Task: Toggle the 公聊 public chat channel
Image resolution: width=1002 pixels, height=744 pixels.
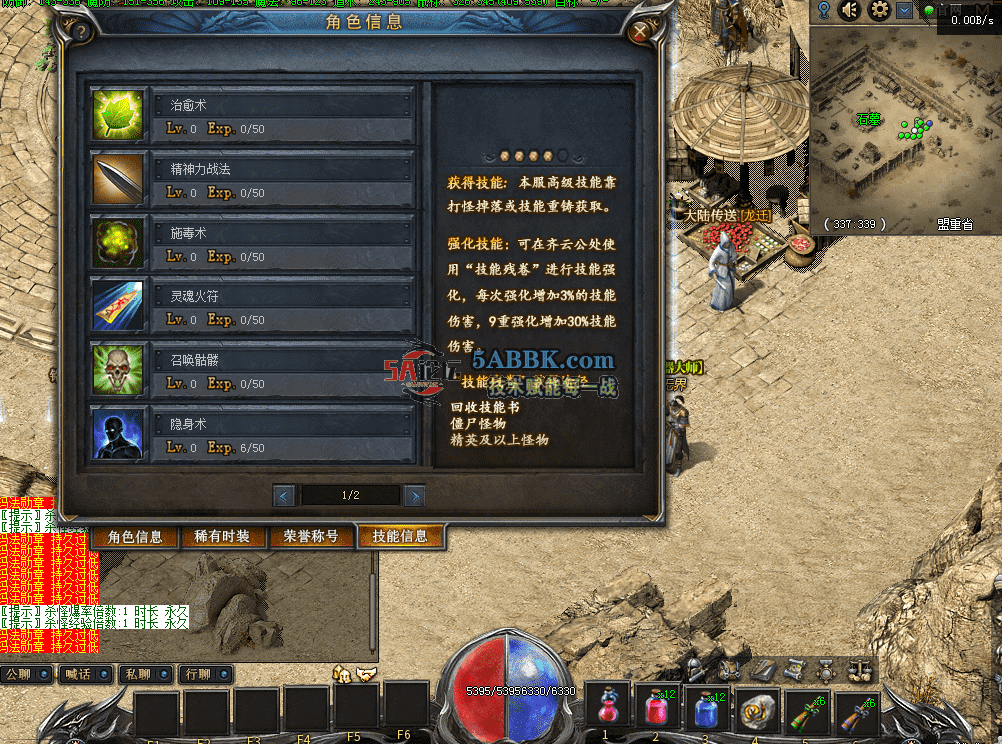Action: pos(27,675)
